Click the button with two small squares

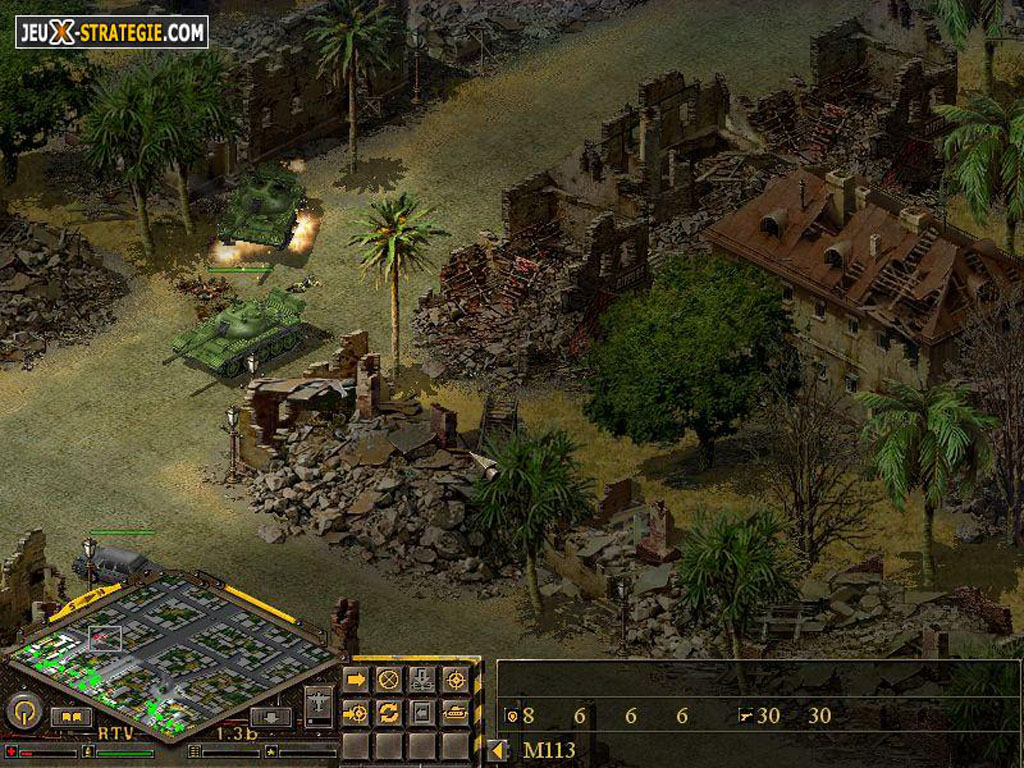71,717
